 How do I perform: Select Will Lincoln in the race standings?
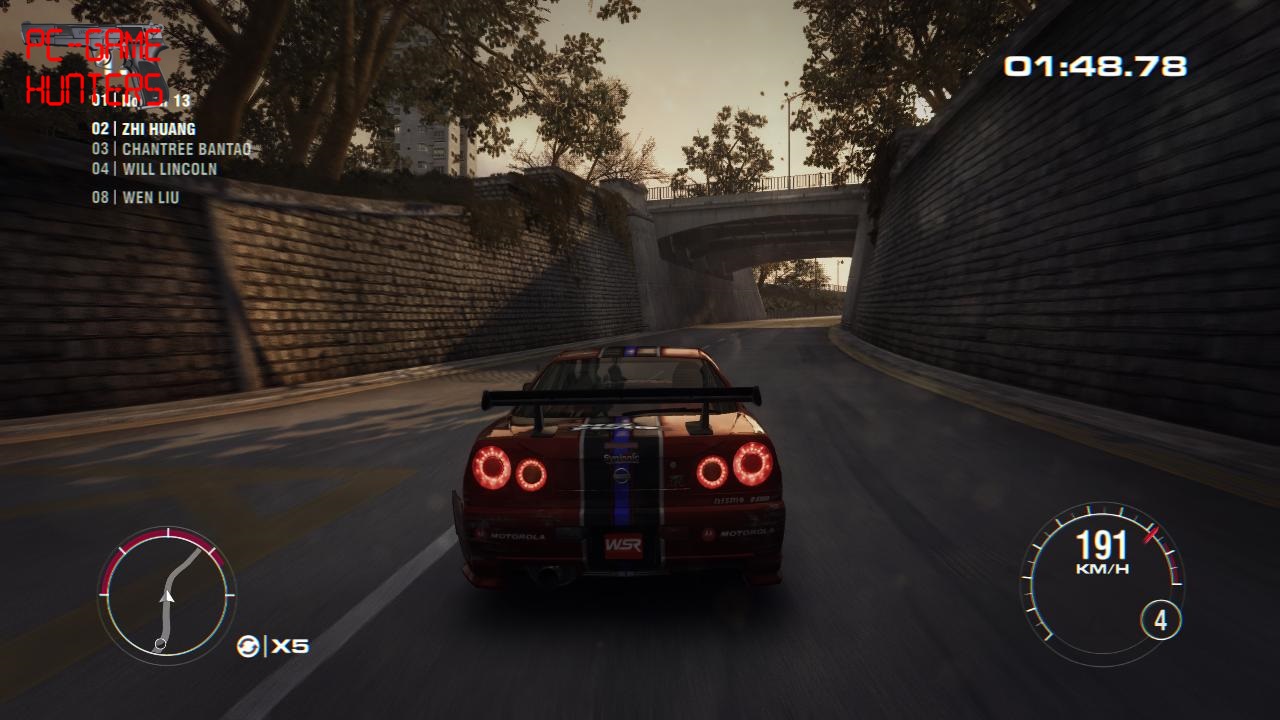(155, 169)
